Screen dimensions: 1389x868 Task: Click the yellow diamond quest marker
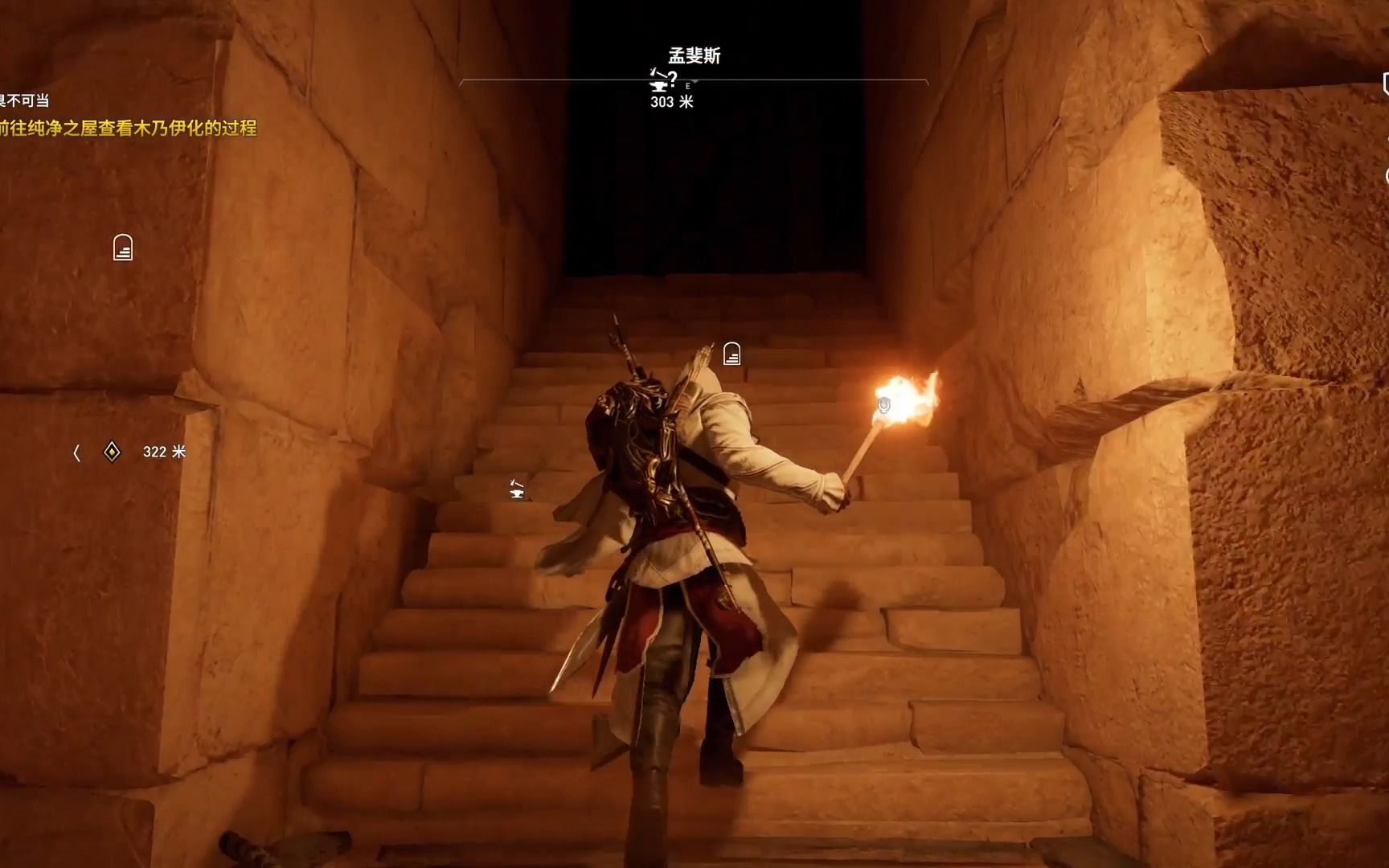coord(112,452)
